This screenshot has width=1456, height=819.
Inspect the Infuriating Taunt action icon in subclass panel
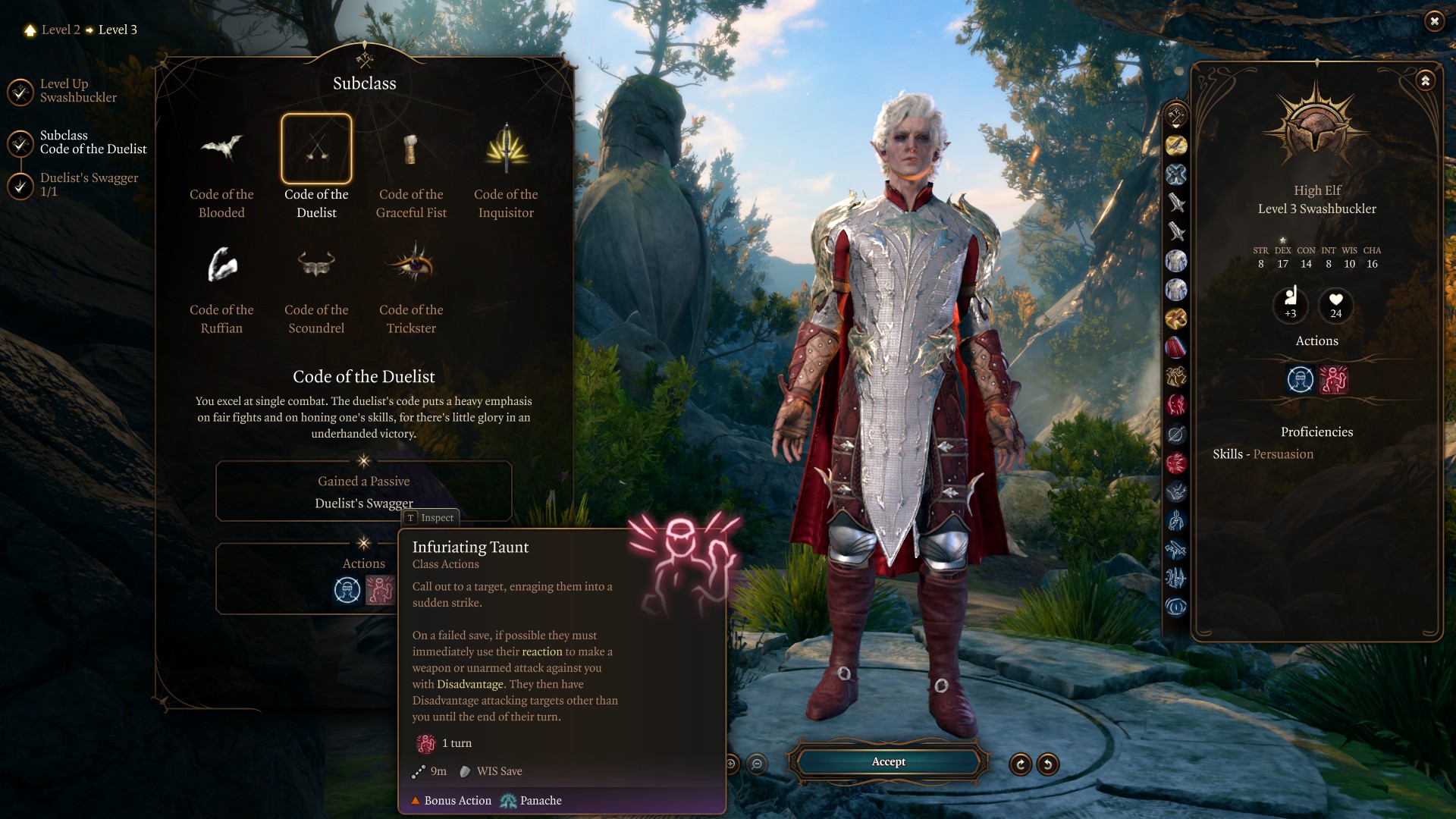[380, 590]
